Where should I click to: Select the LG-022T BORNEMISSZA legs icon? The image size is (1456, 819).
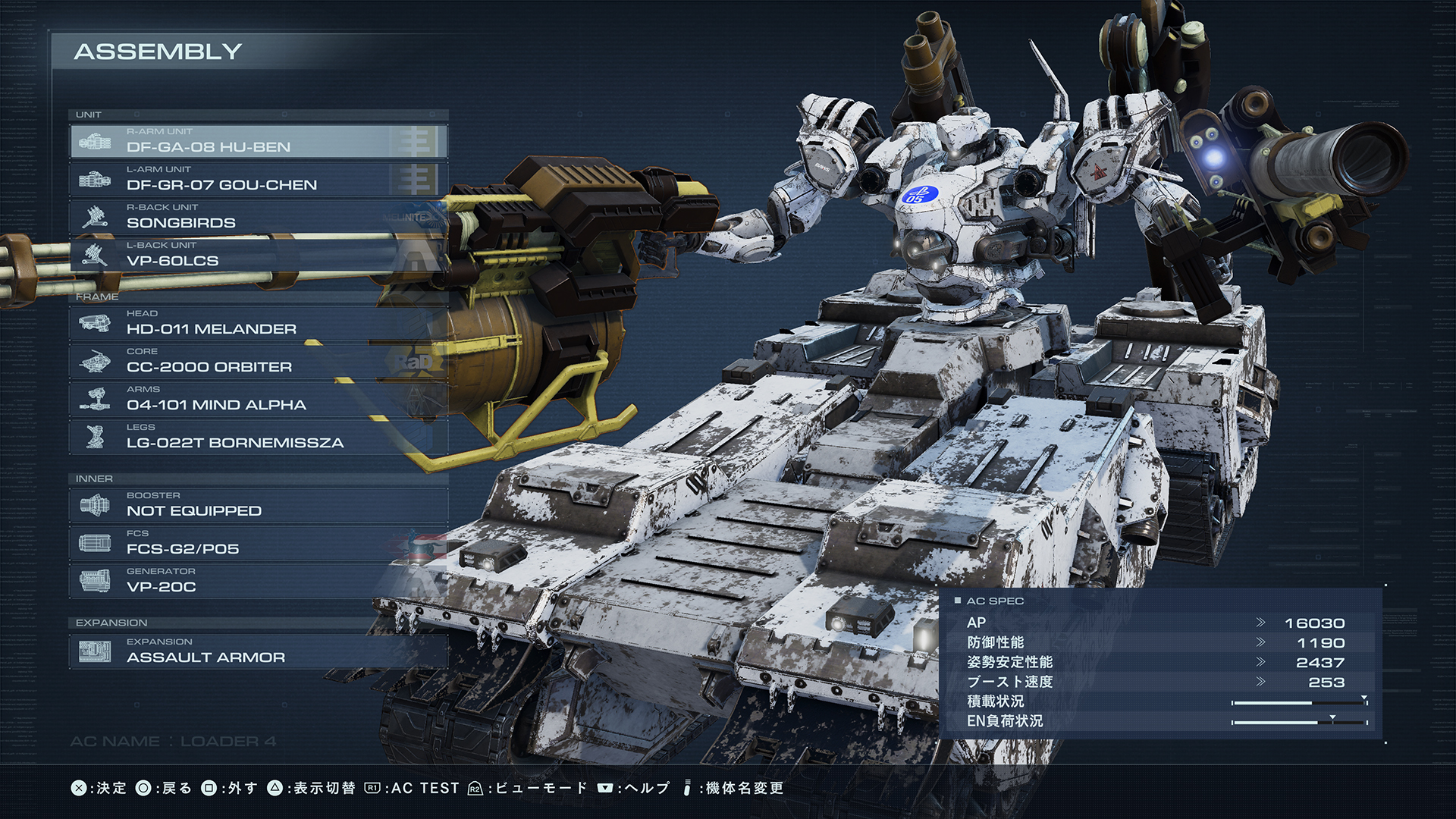point(96,437)
